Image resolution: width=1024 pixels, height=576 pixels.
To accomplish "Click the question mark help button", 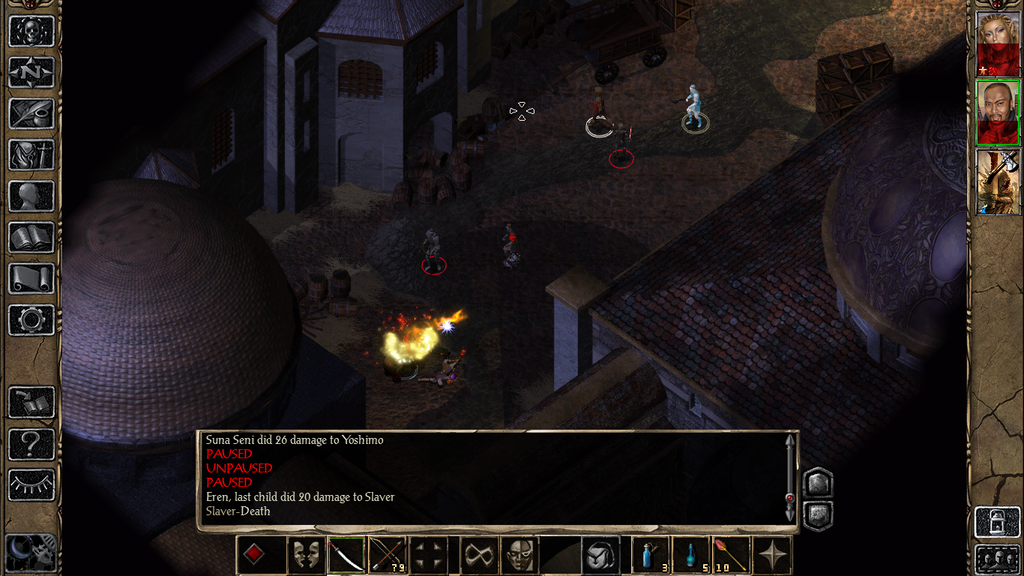I will coord(31,443).
